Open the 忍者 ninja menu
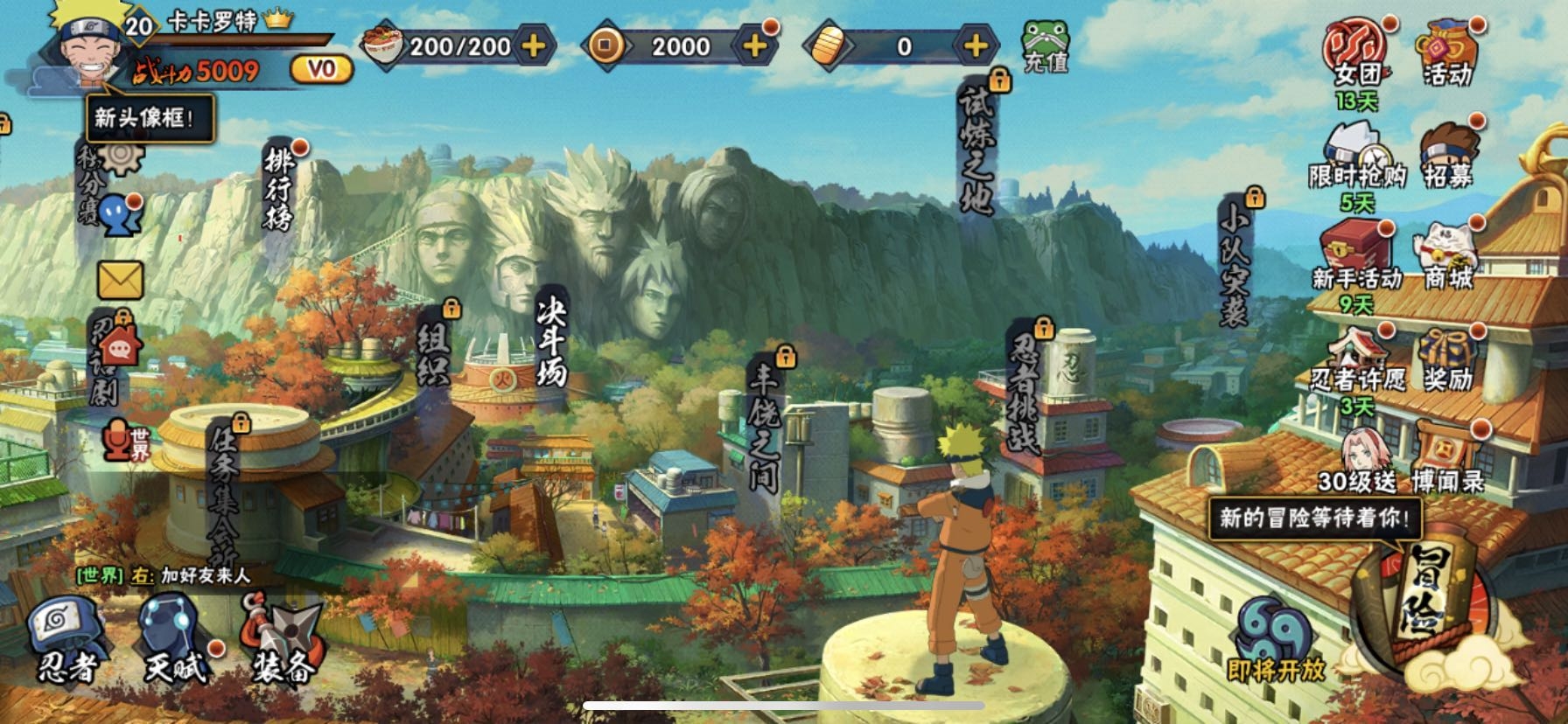The image size is (1568, 724). pos(67,640)
